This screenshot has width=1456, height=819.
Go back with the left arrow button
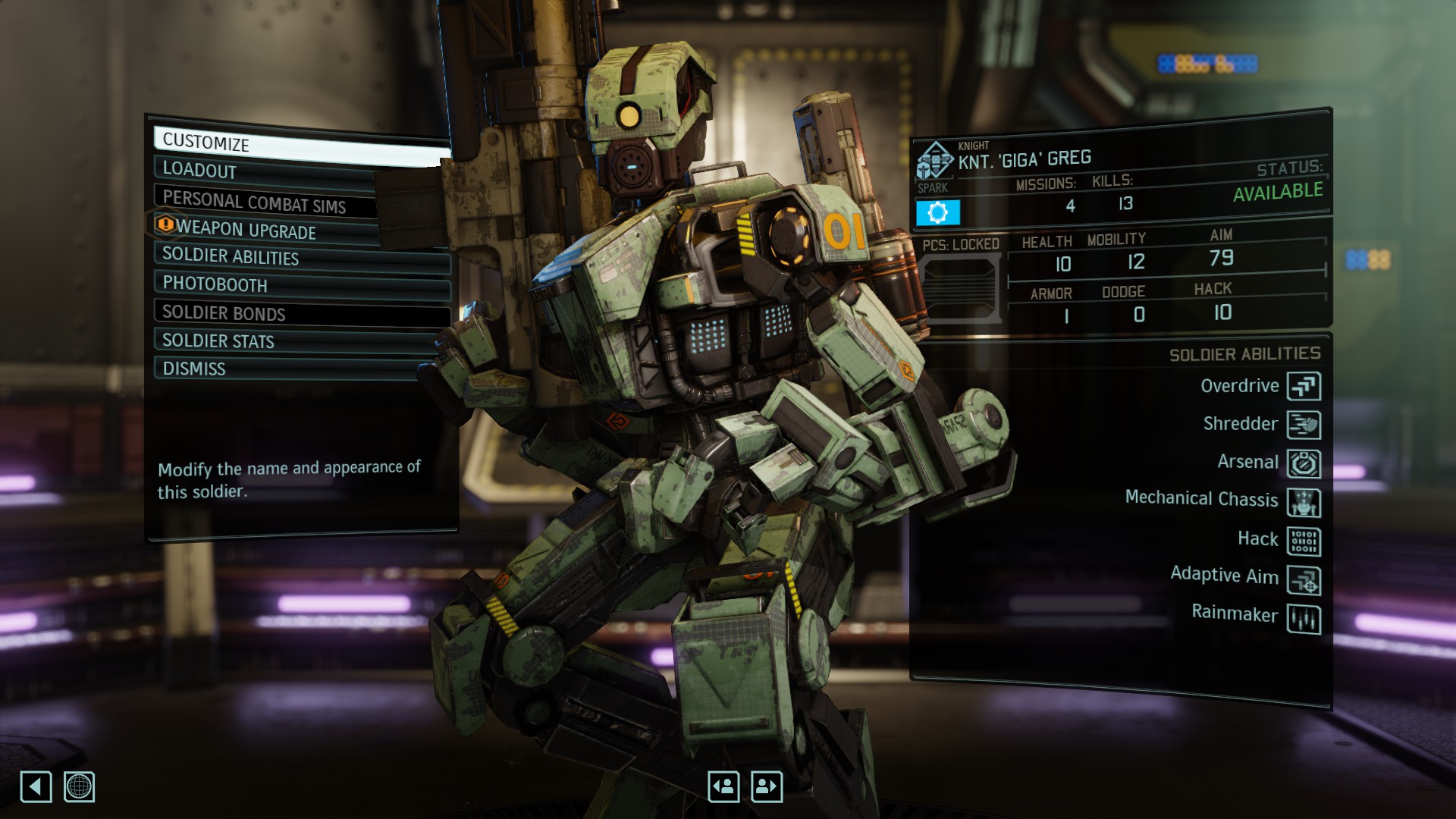[x=36, y=786]
